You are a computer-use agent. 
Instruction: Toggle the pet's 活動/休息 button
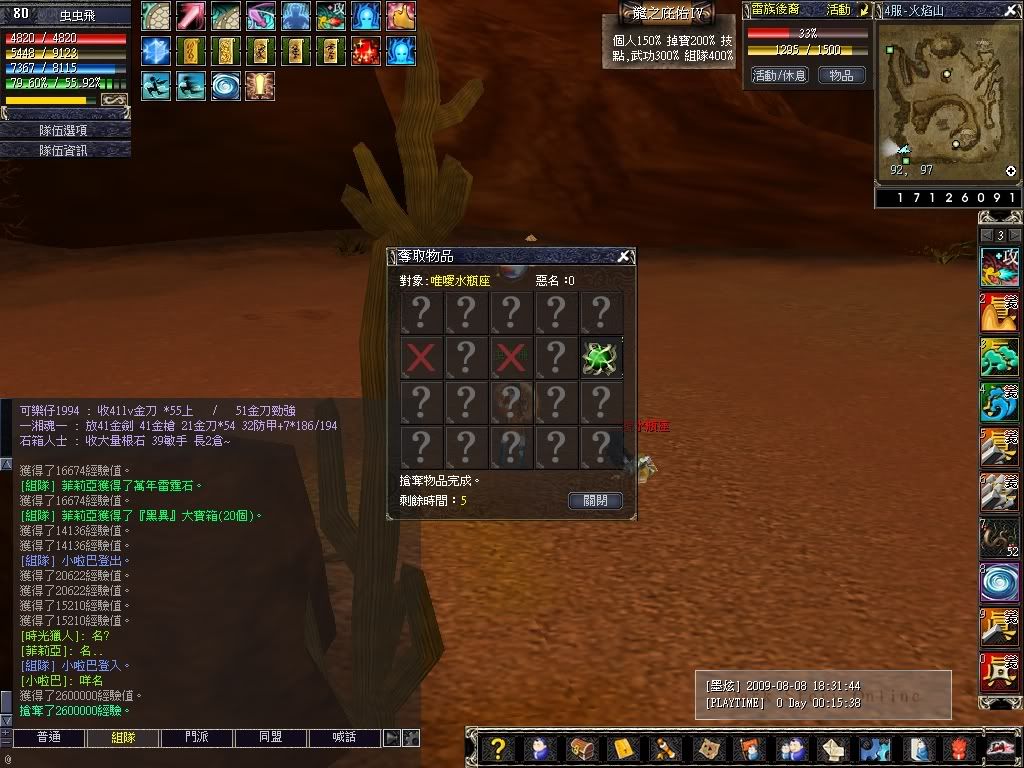tap(779, 75)
